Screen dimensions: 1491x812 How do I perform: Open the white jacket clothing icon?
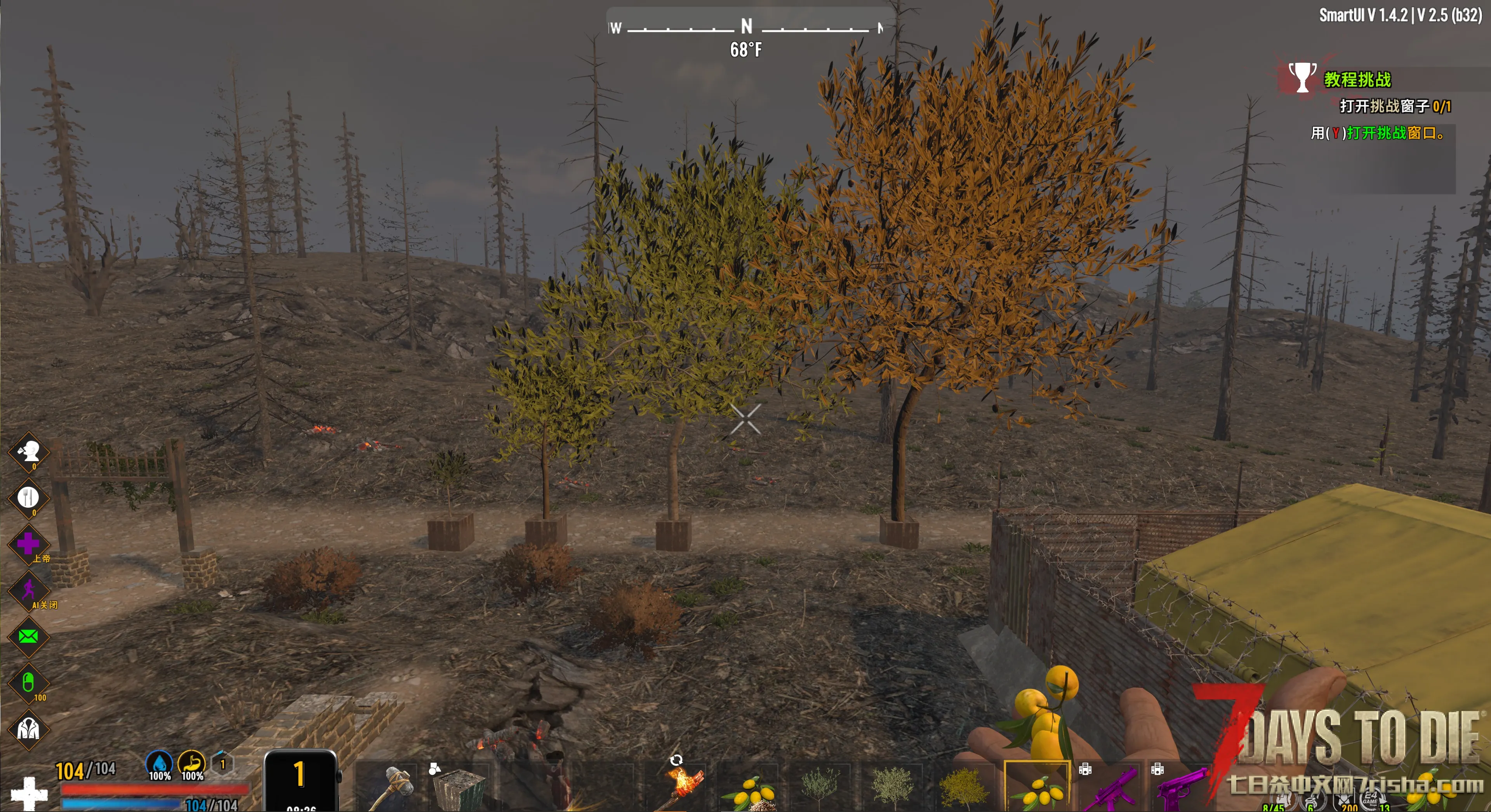28,729
